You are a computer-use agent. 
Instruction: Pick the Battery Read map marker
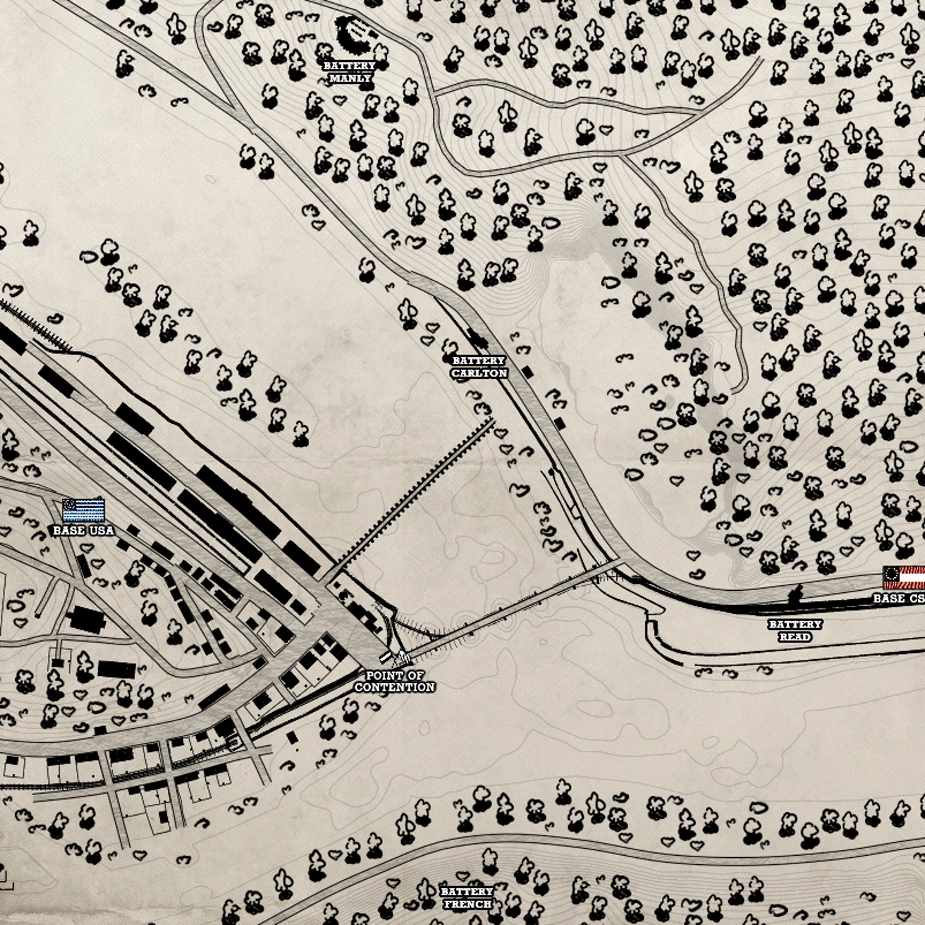[795, 630]
